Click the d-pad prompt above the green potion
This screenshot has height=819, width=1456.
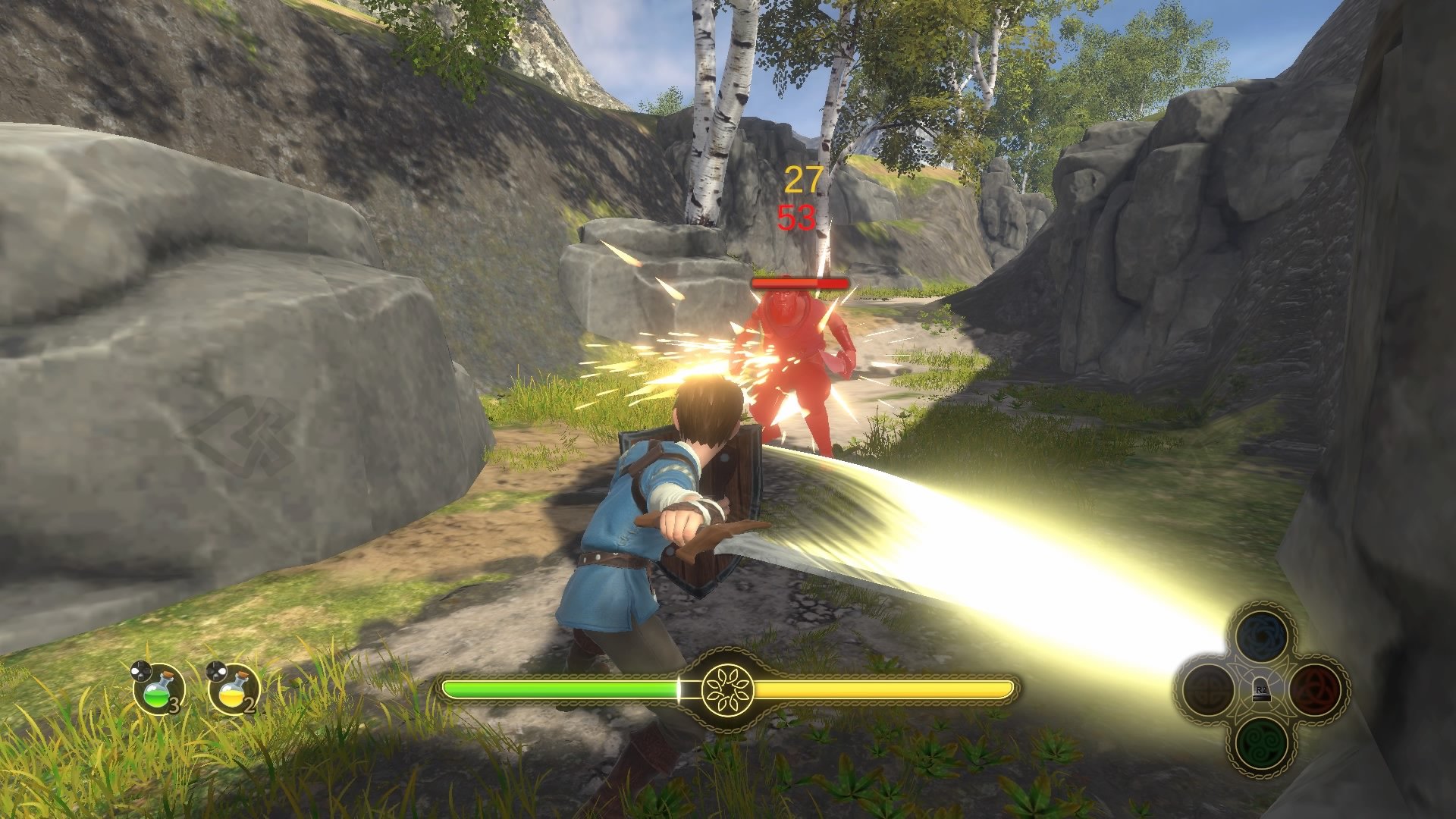tap(141, 670)
